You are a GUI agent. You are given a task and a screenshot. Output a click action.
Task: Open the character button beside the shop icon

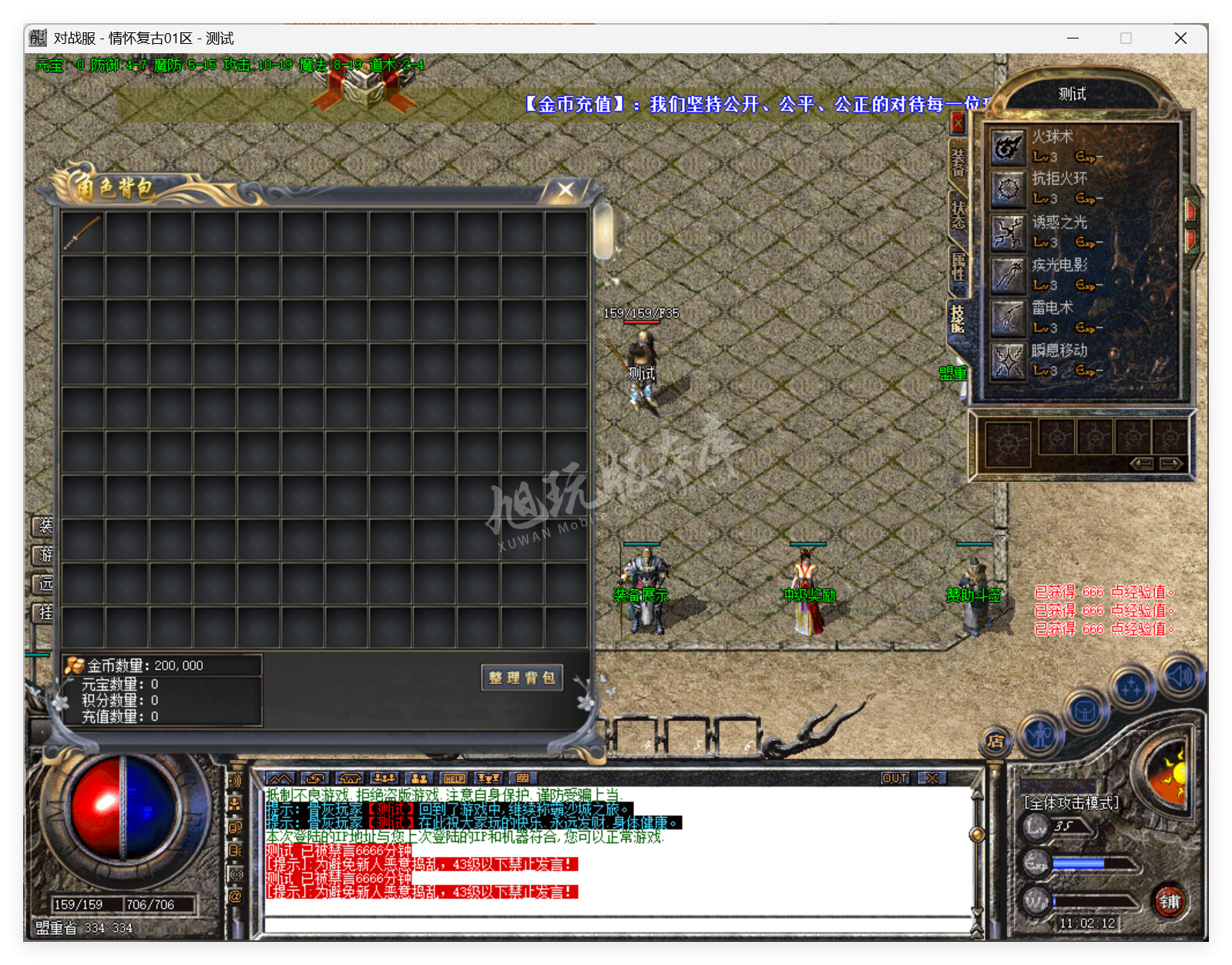pos(1041,736)
